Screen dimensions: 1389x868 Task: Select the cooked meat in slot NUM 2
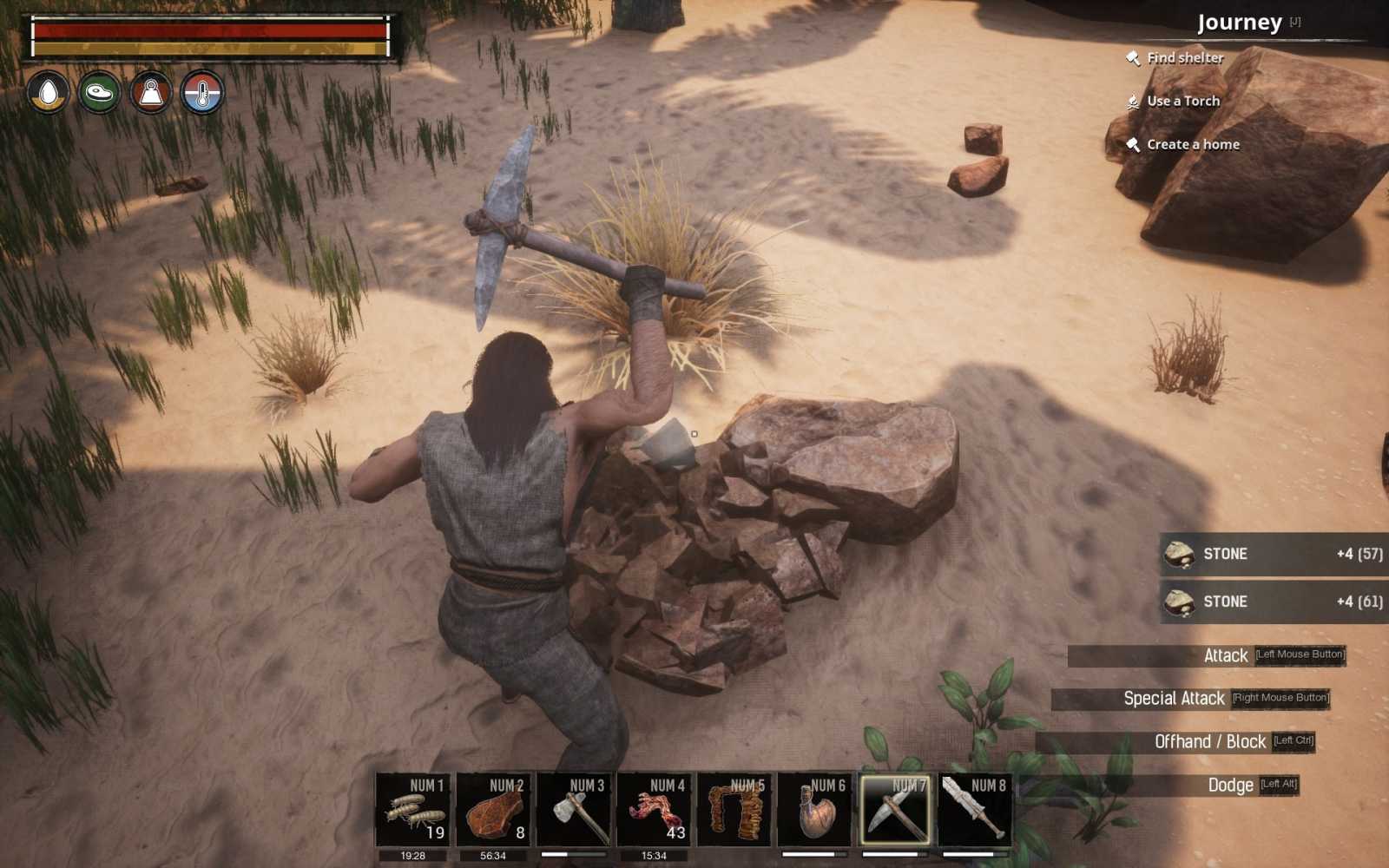pos(495,809)
